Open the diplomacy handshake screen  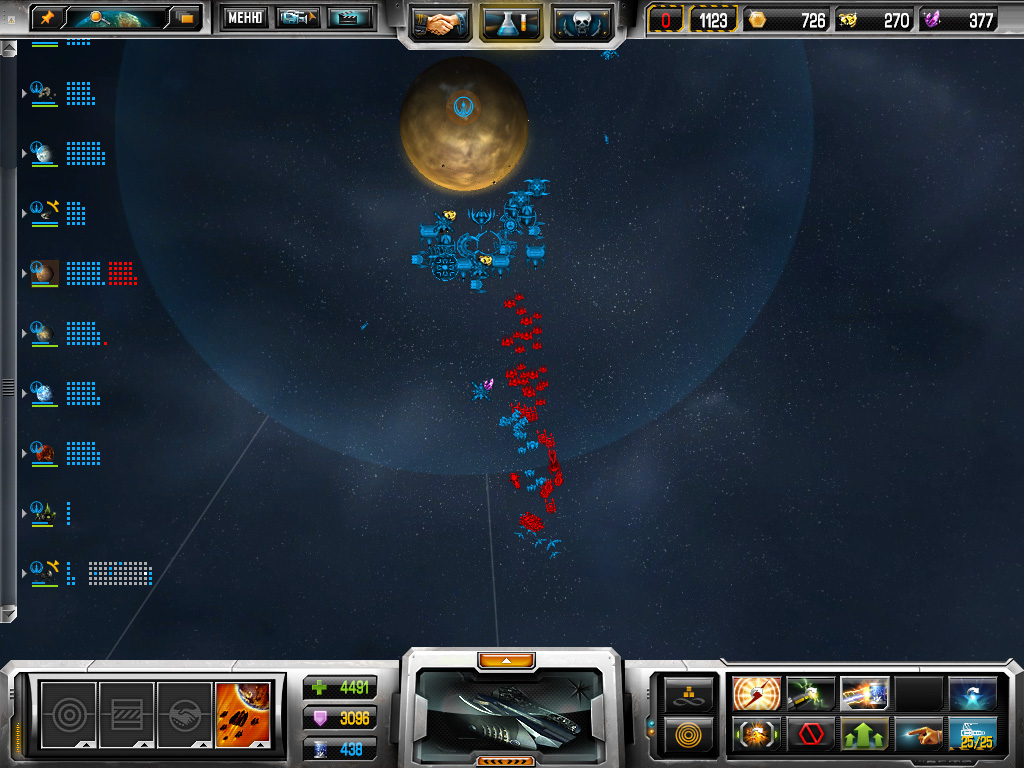click(441, 22)
